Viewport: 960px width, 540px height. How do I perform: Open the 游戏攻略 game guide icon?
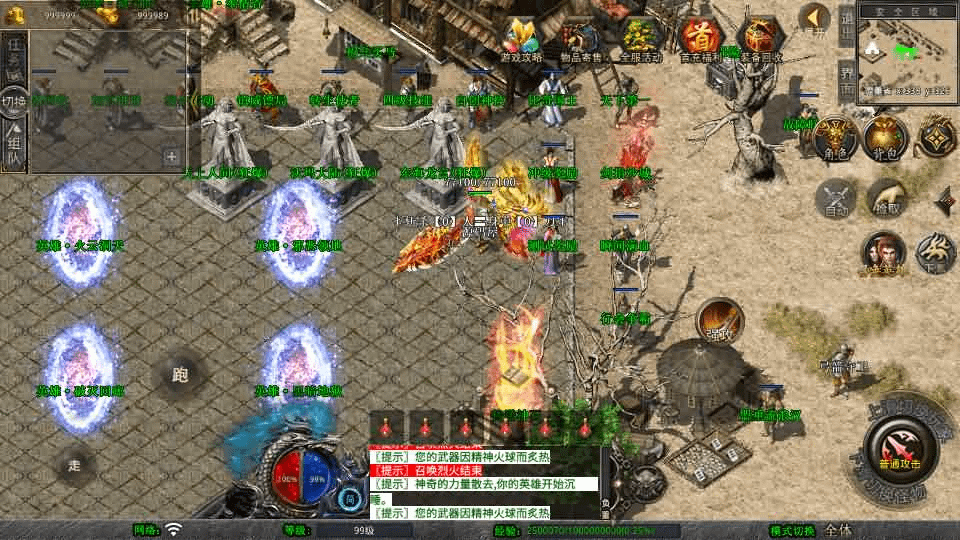point(522,38)
